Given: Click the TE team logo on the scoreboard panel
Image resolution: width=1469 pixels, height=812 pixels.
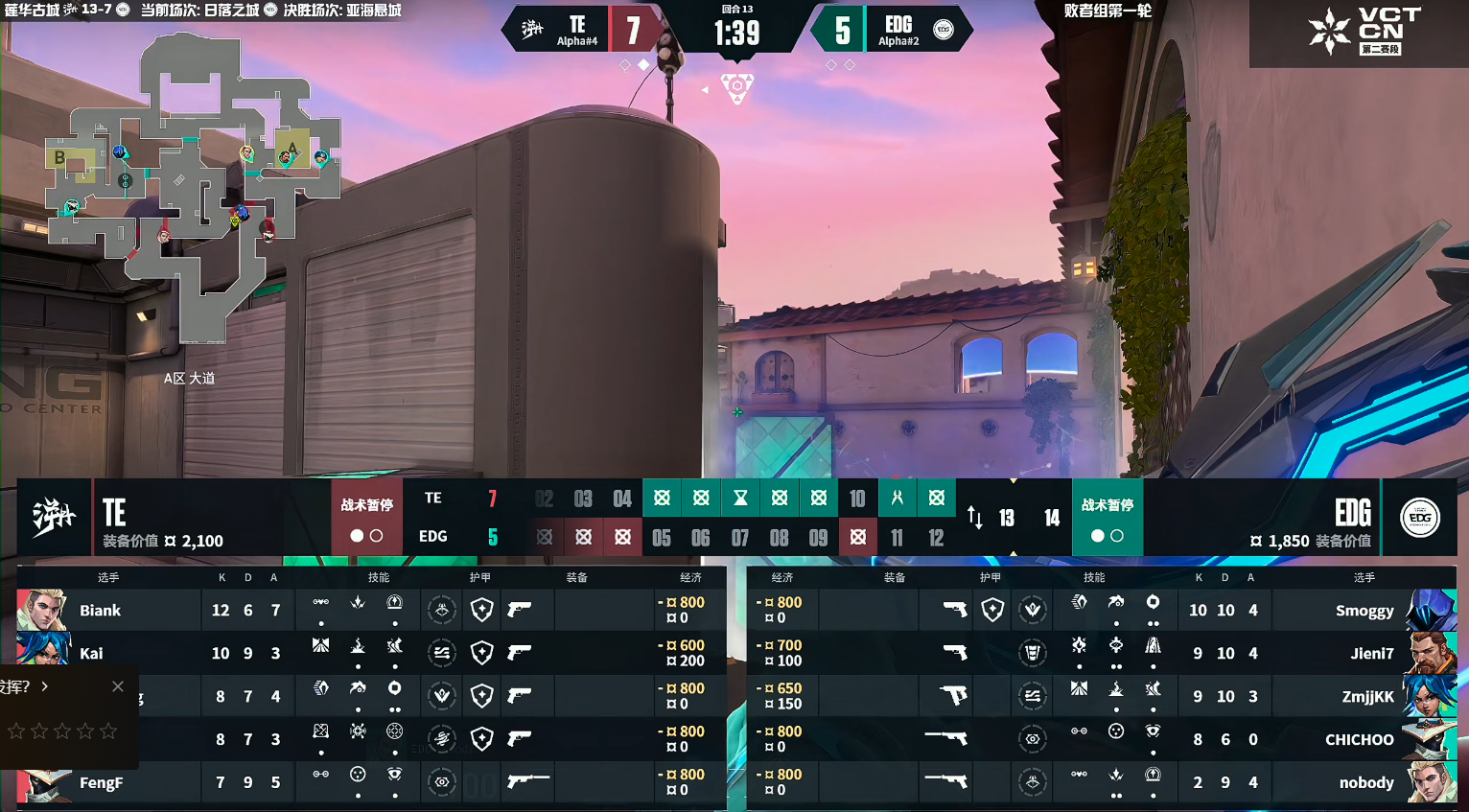Looking at the screenshot, I should pyautogui.click(x=54, y=518).
